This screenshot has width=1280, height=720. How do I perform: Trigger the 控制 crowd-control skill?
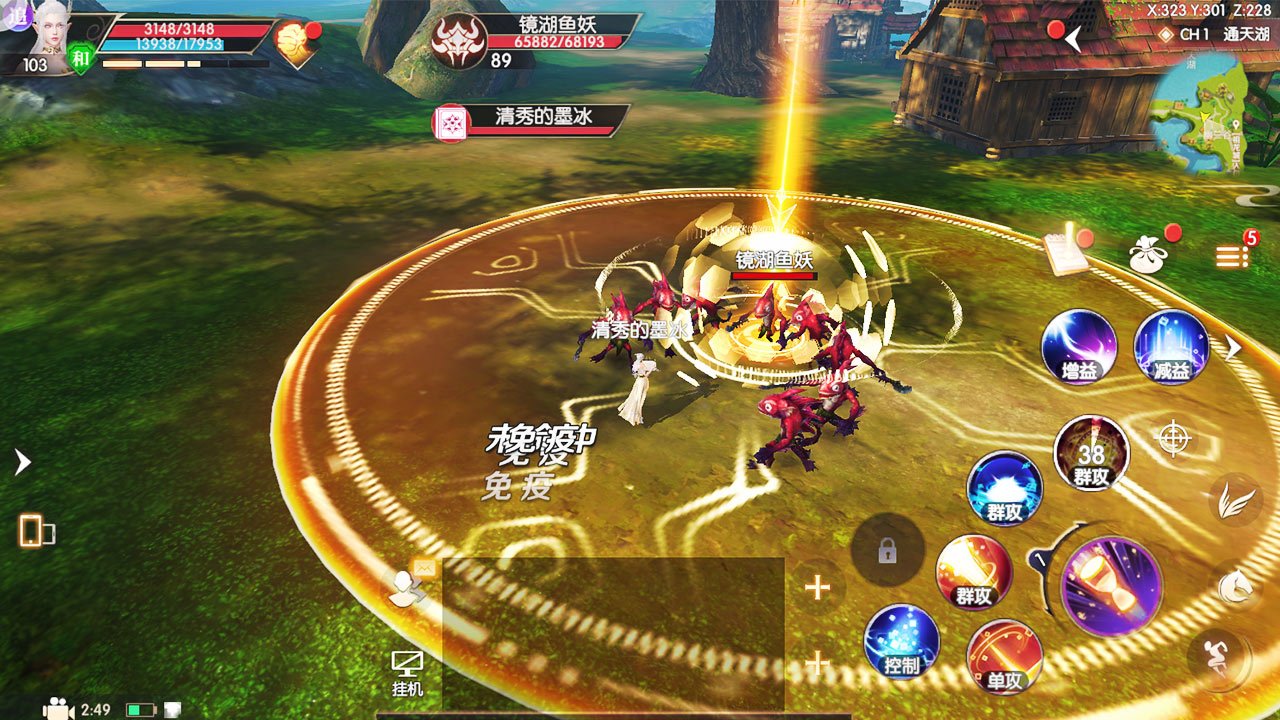903,645
